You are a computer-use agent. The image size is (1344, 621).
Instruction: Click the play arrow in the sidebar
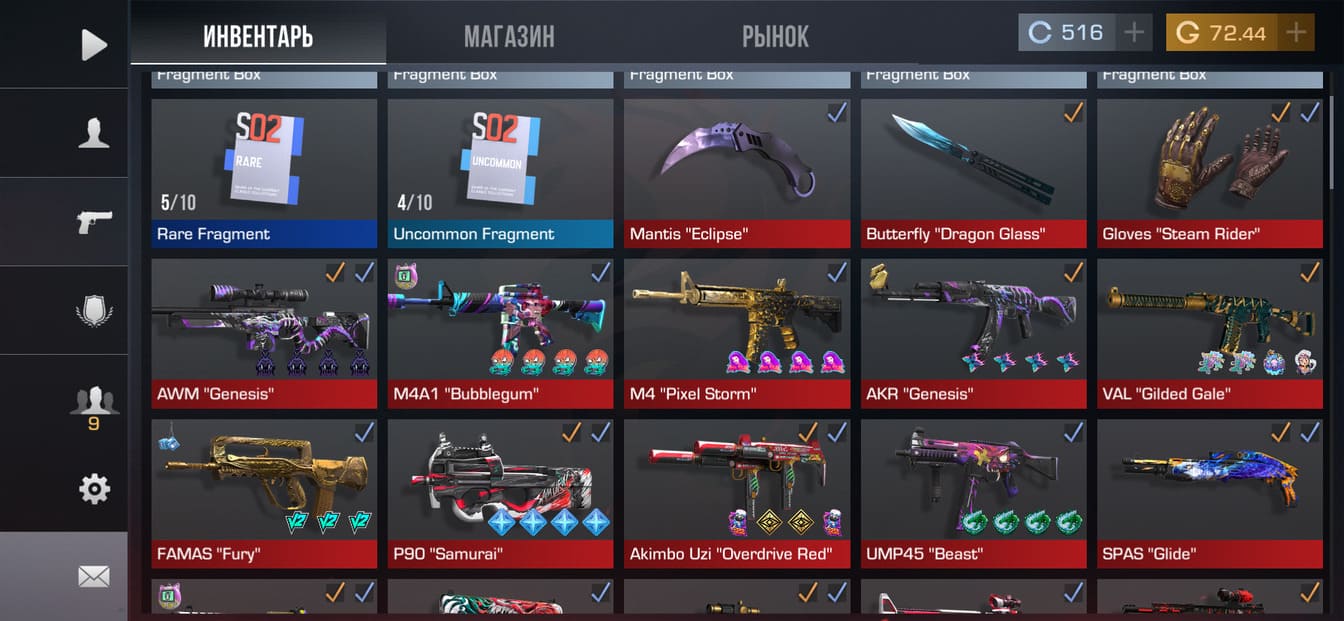click(93, 44)
